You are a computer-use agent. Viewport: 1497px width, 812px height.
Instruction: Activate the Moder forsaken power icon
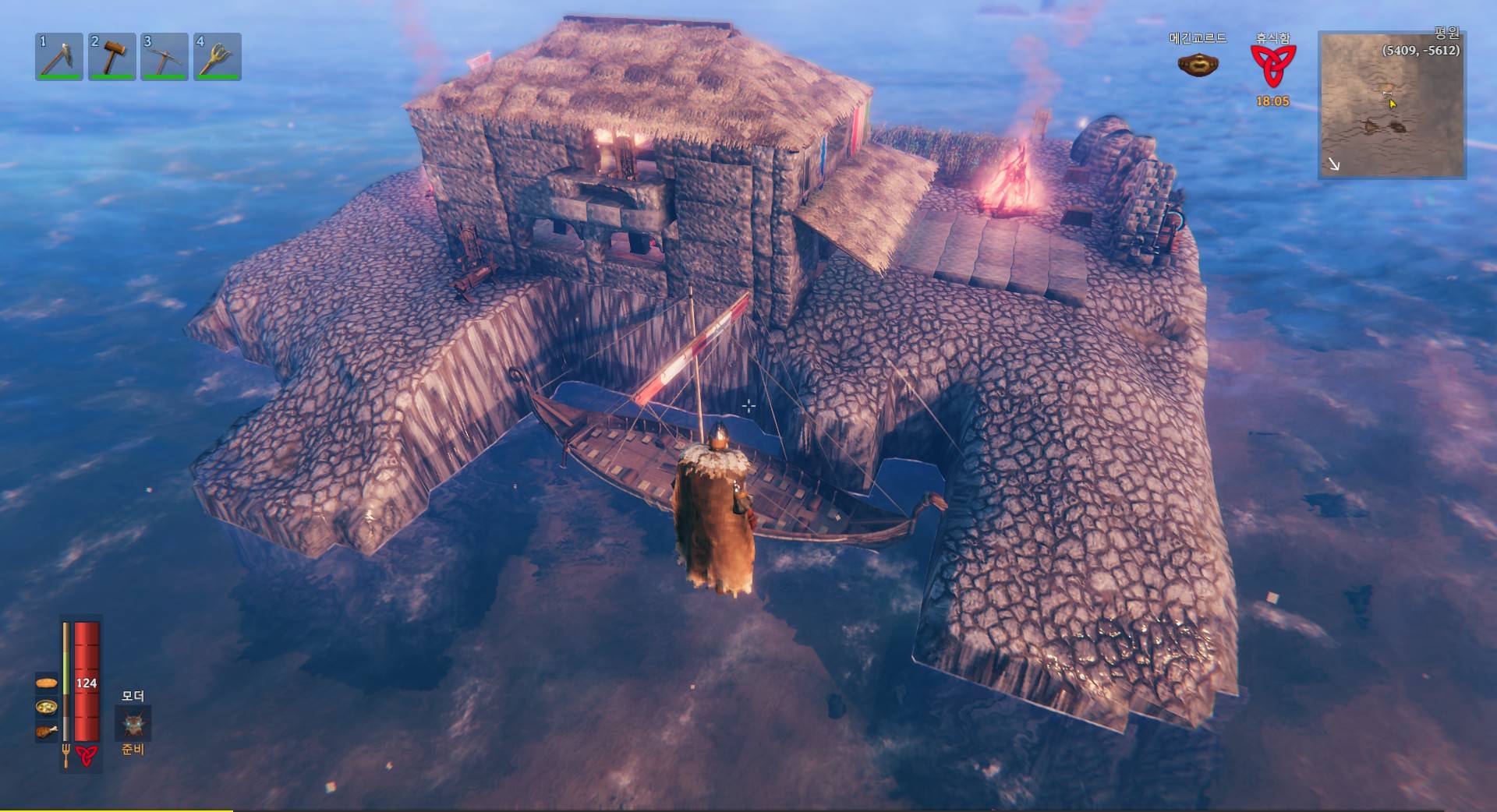point(133,724)
